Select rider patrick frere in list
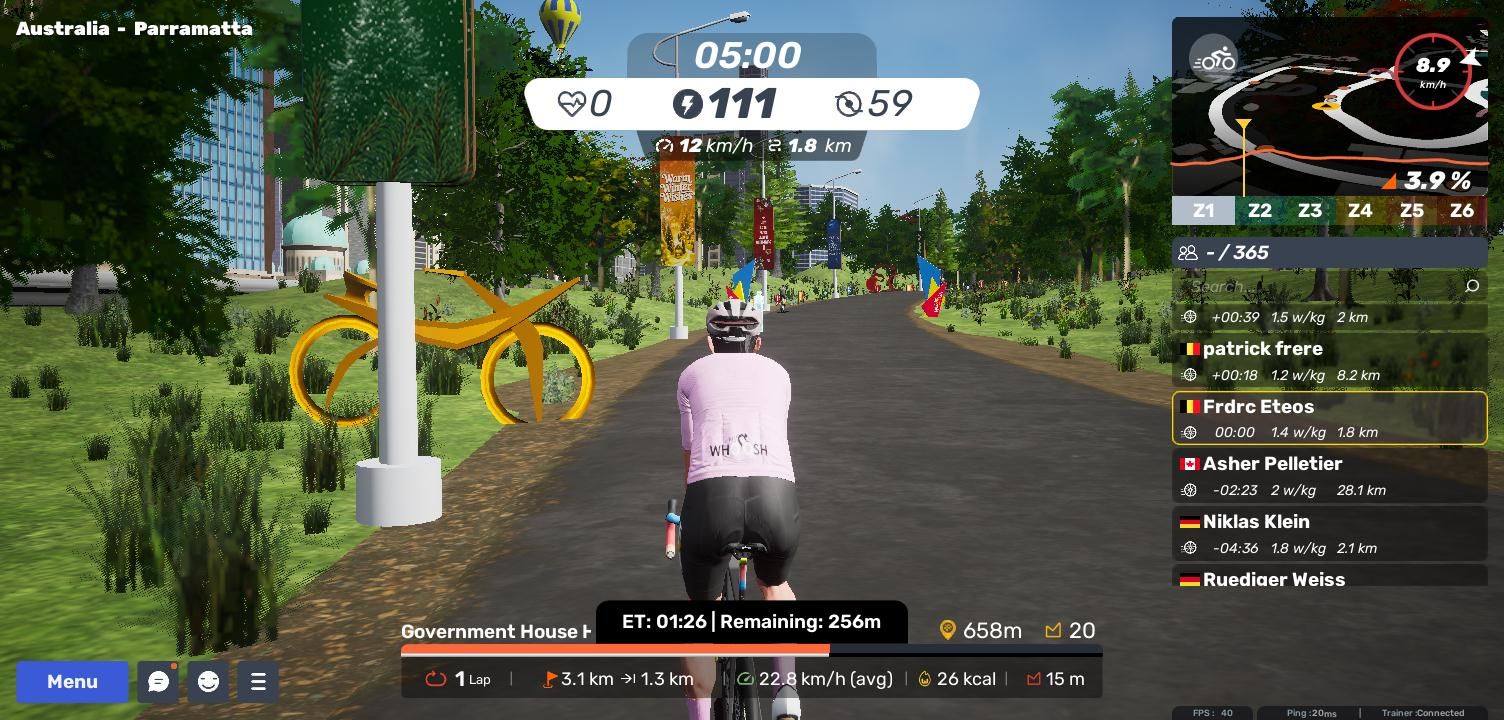This screenshot has height=720, width=1504. tap(1329, 361)
